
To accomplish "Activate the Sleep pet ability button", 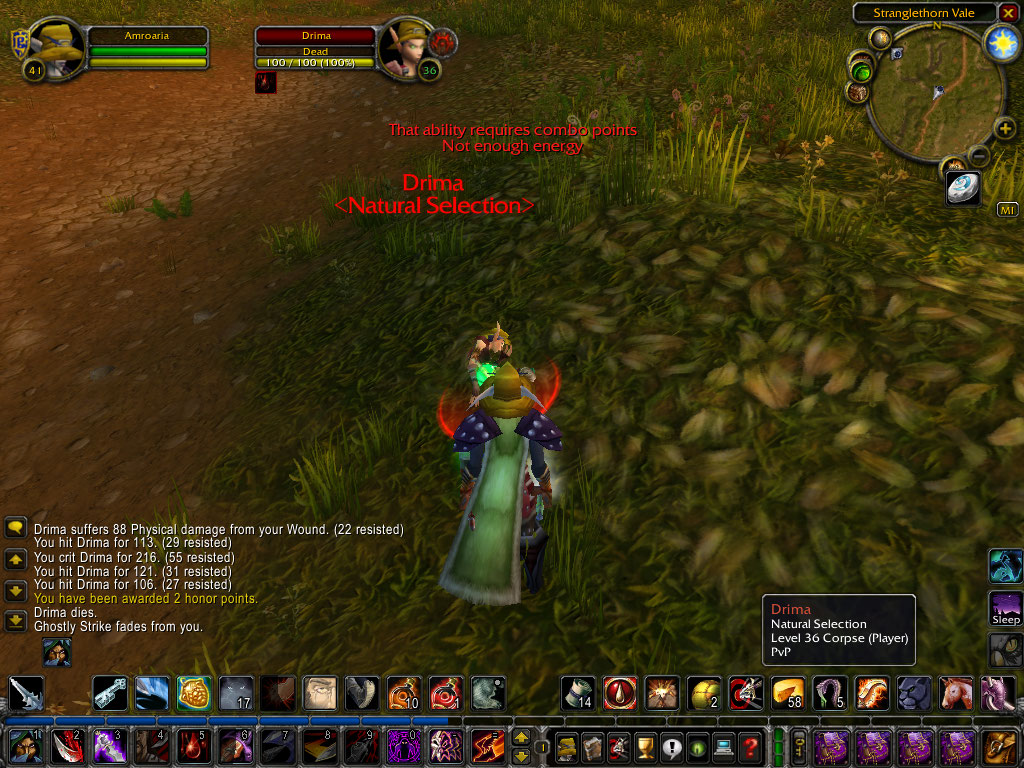I will point(1005,607).
